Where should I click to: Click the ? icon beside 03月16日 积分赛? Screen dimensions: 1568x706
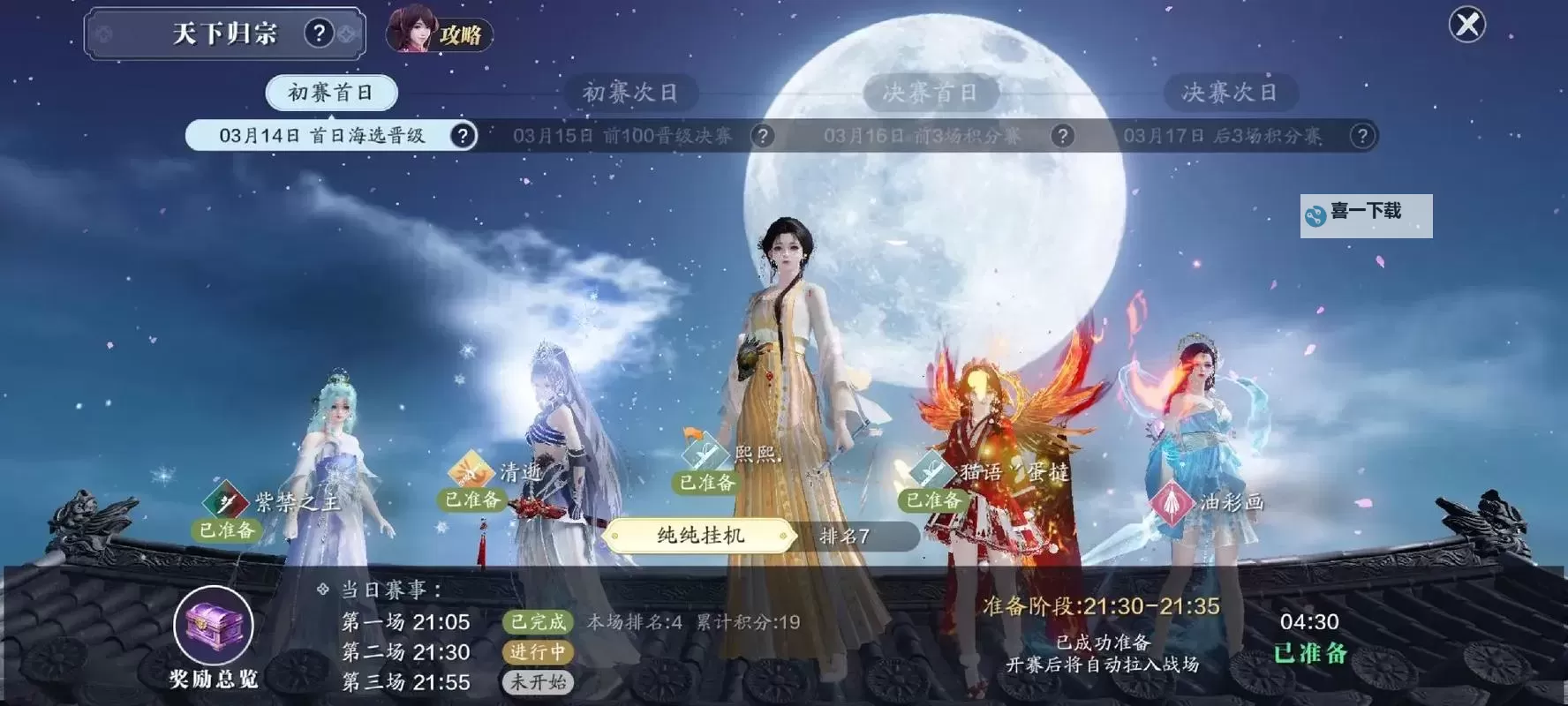[1062, 136]
